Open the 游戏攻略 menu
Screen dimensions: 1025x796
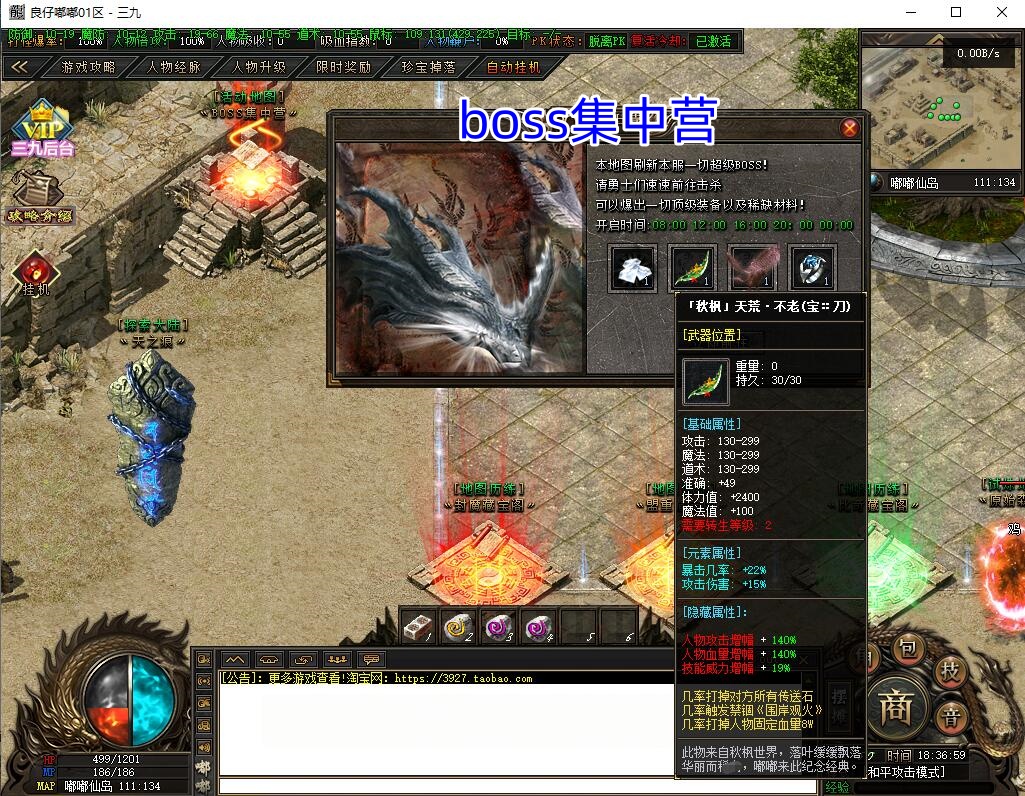coord(88,67)
